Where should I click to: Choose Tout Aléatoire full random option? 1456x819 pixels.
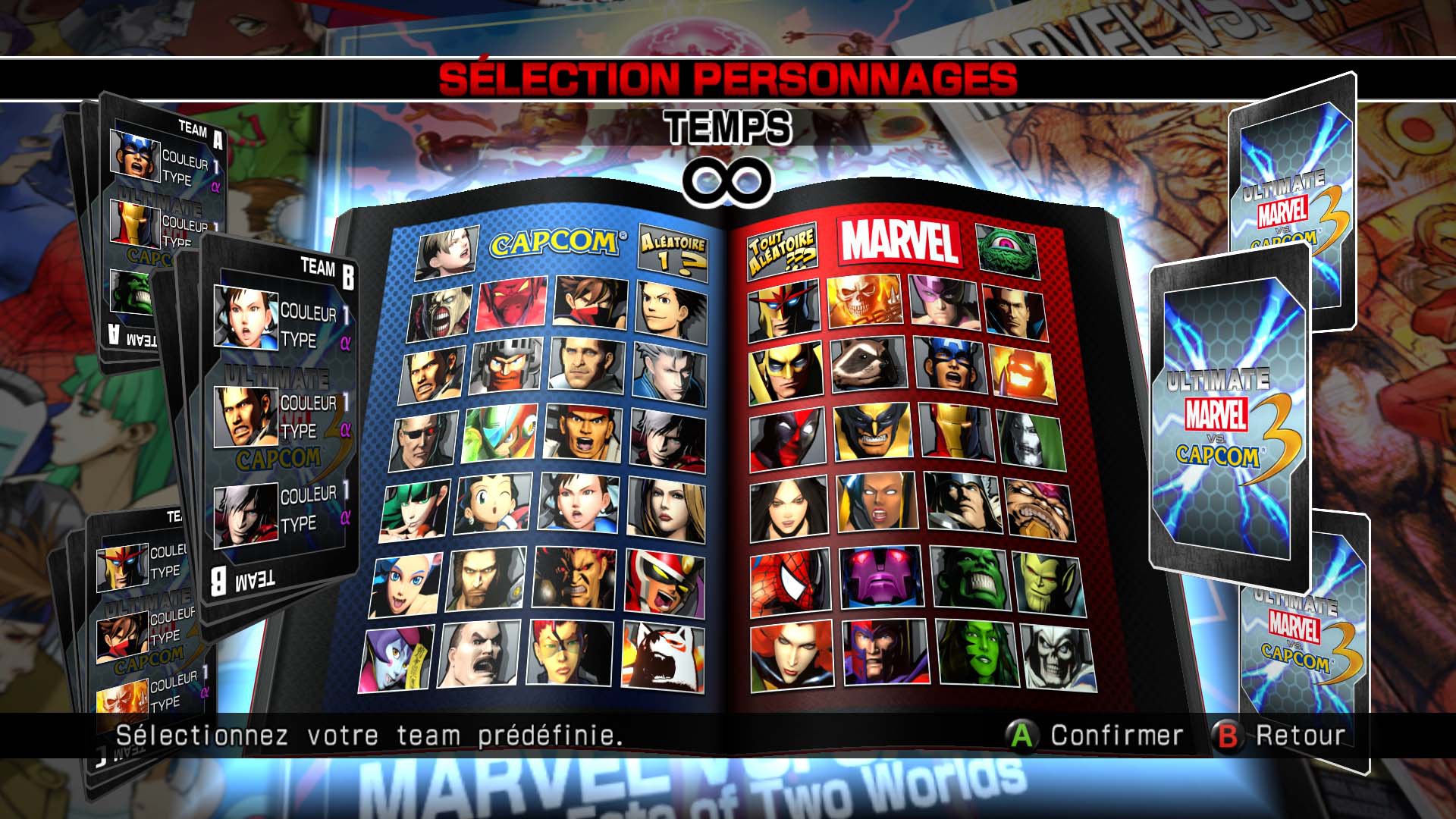[x=782, y=245]
